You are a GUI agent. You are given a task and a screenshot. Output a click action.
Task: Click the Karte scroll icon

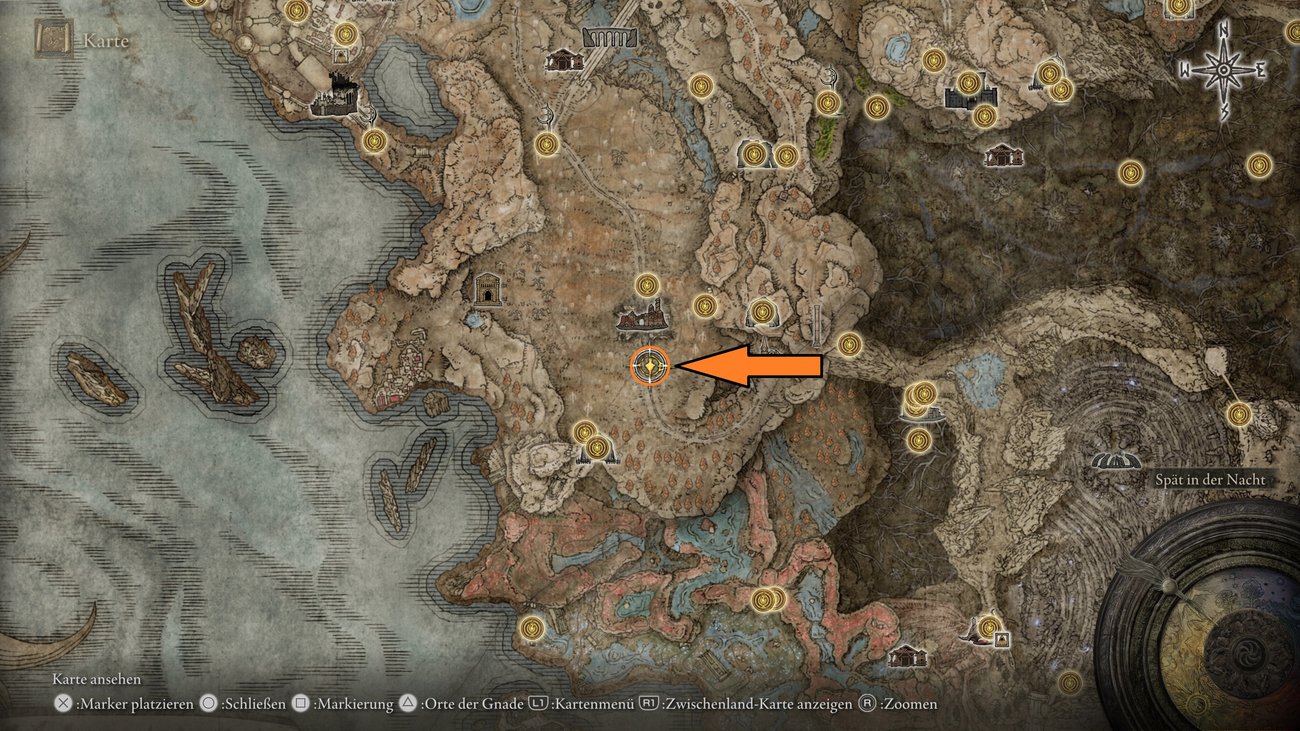coord(49,38)
